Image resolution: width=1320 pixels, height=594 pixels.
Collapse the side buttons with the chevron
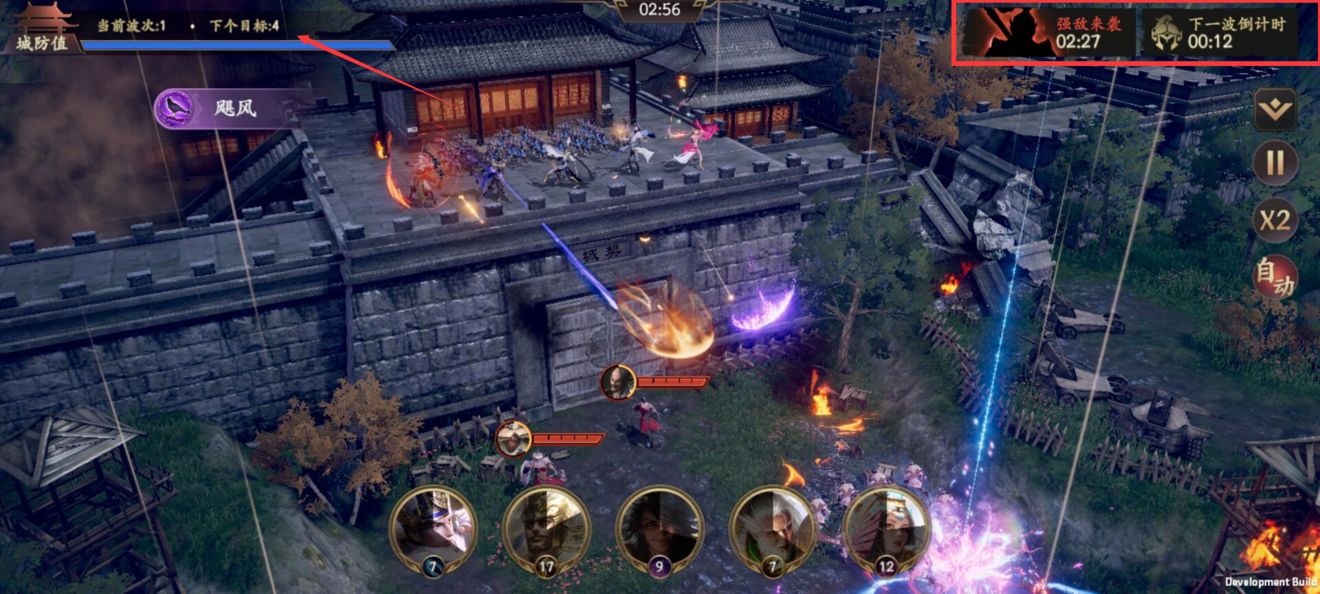1275,109
